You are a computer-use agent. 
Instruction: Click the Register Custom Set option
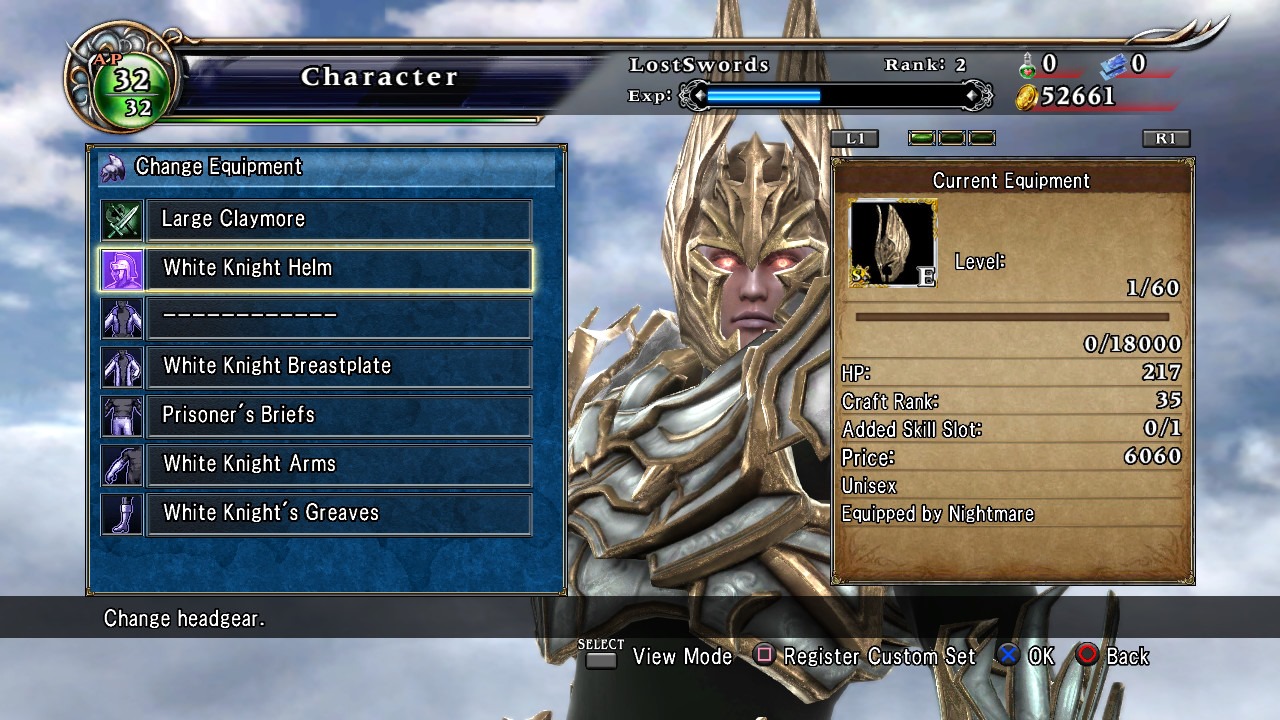[x=866, y=656]
